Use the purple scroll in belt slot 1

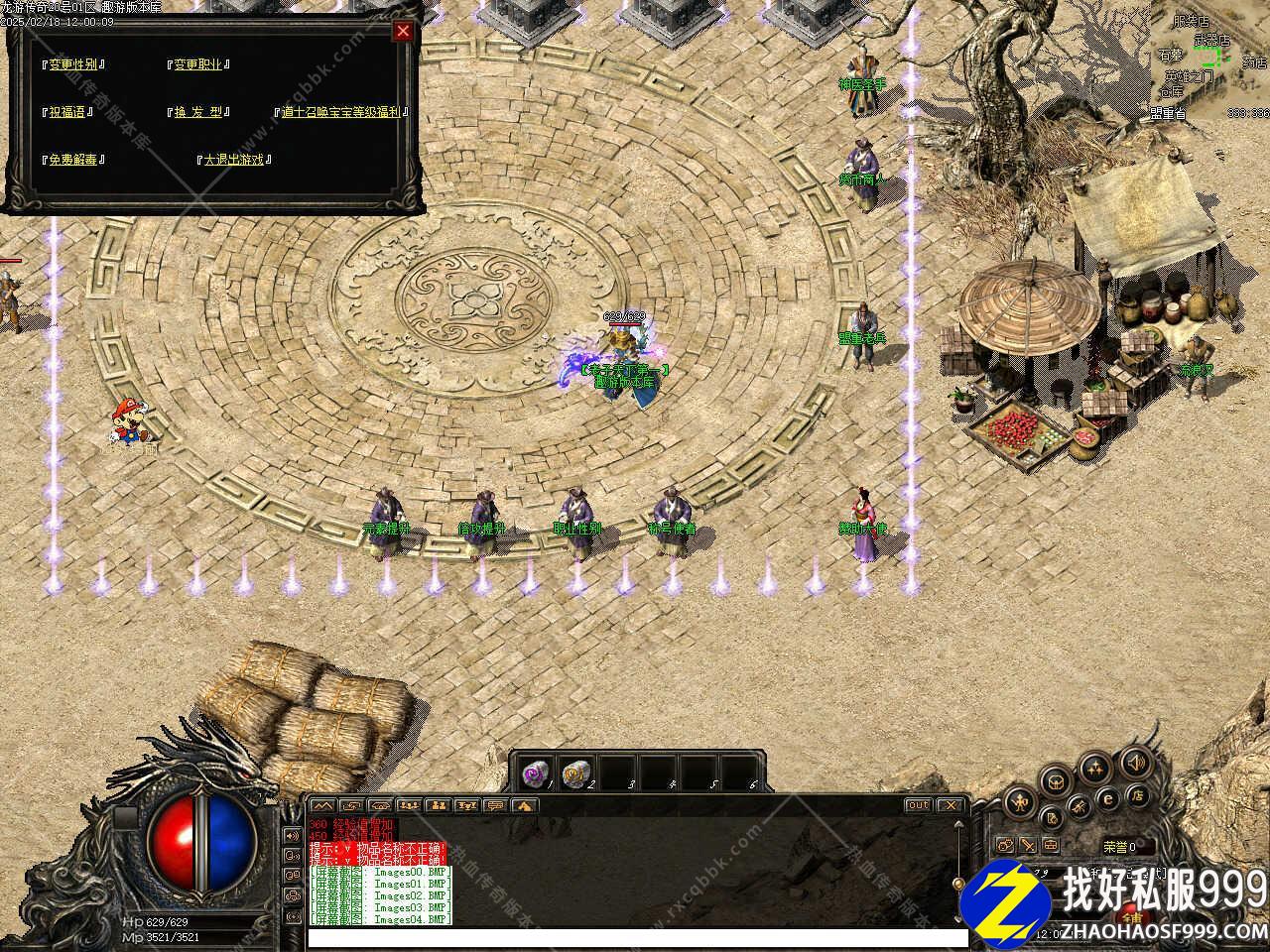click(534, 773)
